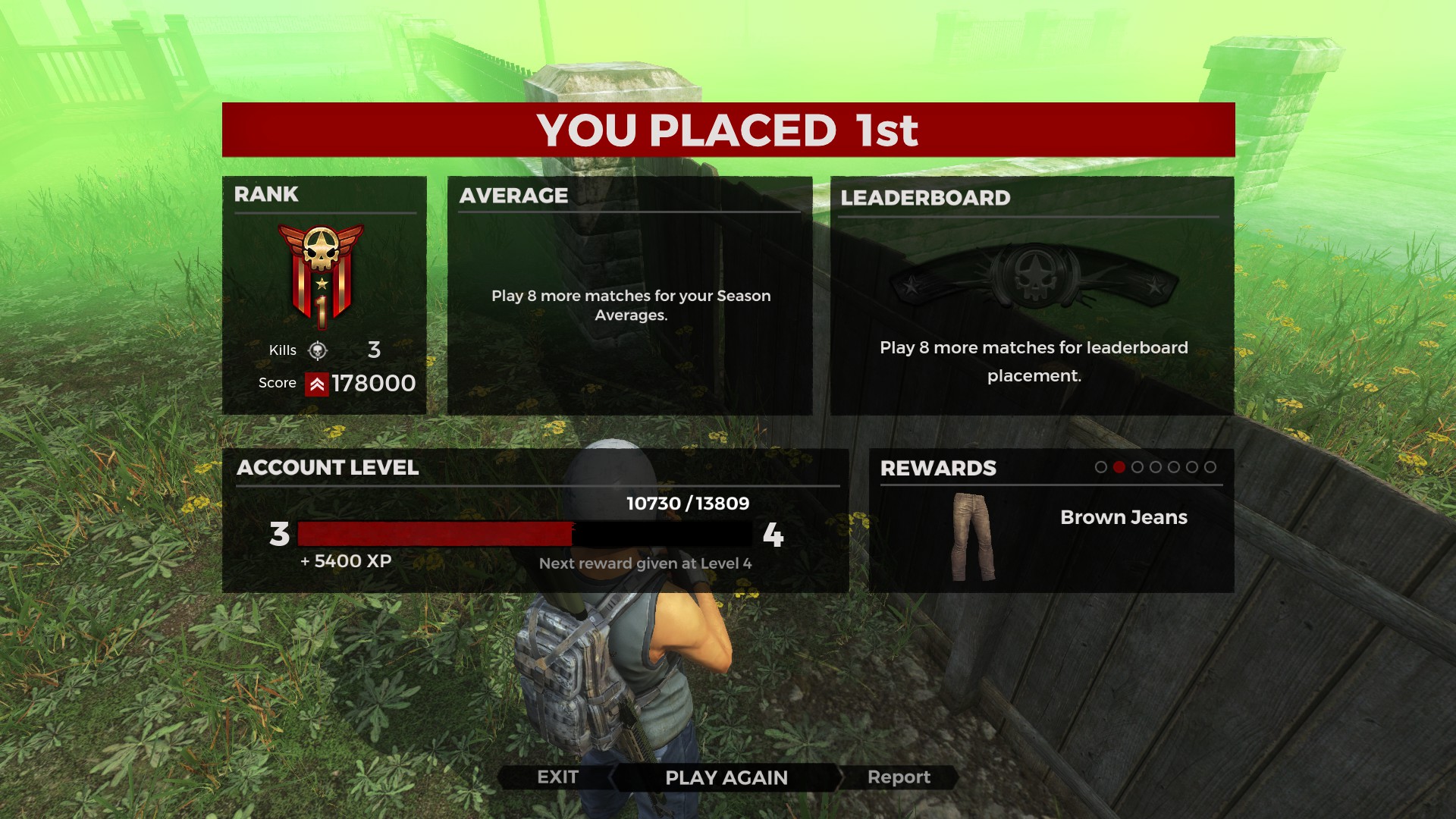Click the crosshair Kills icon
Viewport: 1456px width, 819px height.
click(318, 350)
